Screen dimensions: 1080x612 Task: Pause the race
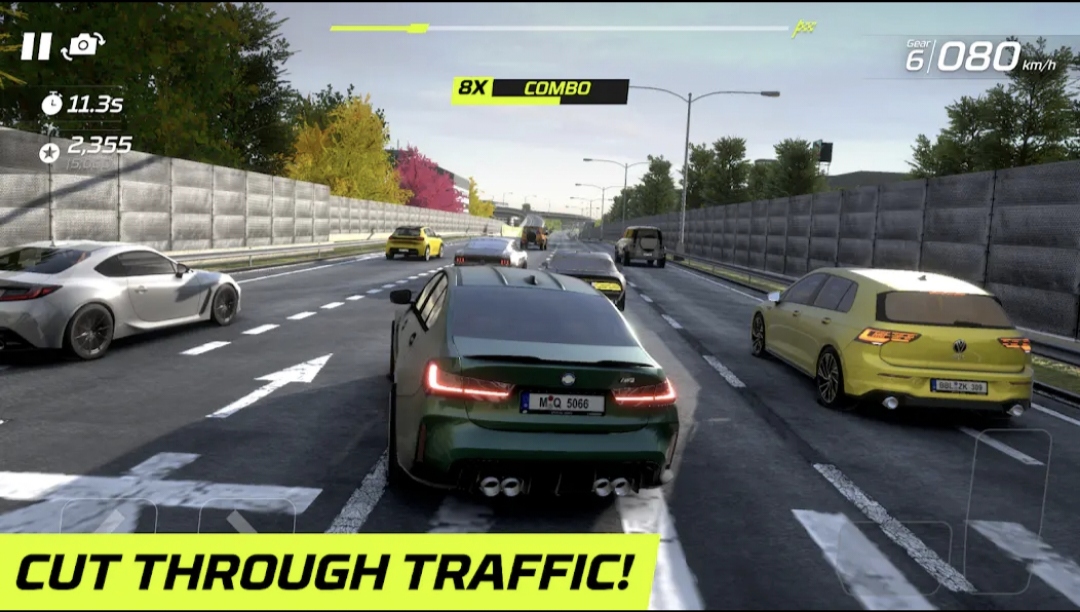(x=36, y=46)
